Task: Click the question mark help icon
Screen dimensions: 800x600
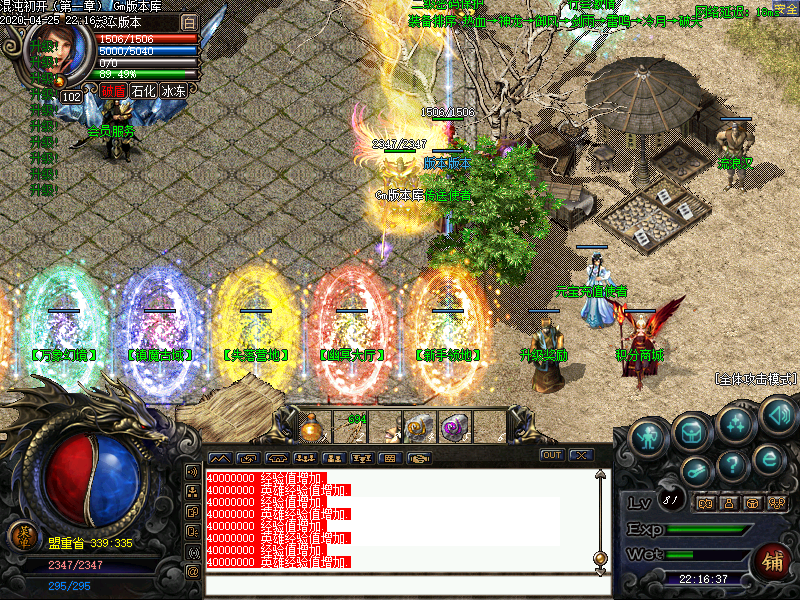Action: point(733,464)
